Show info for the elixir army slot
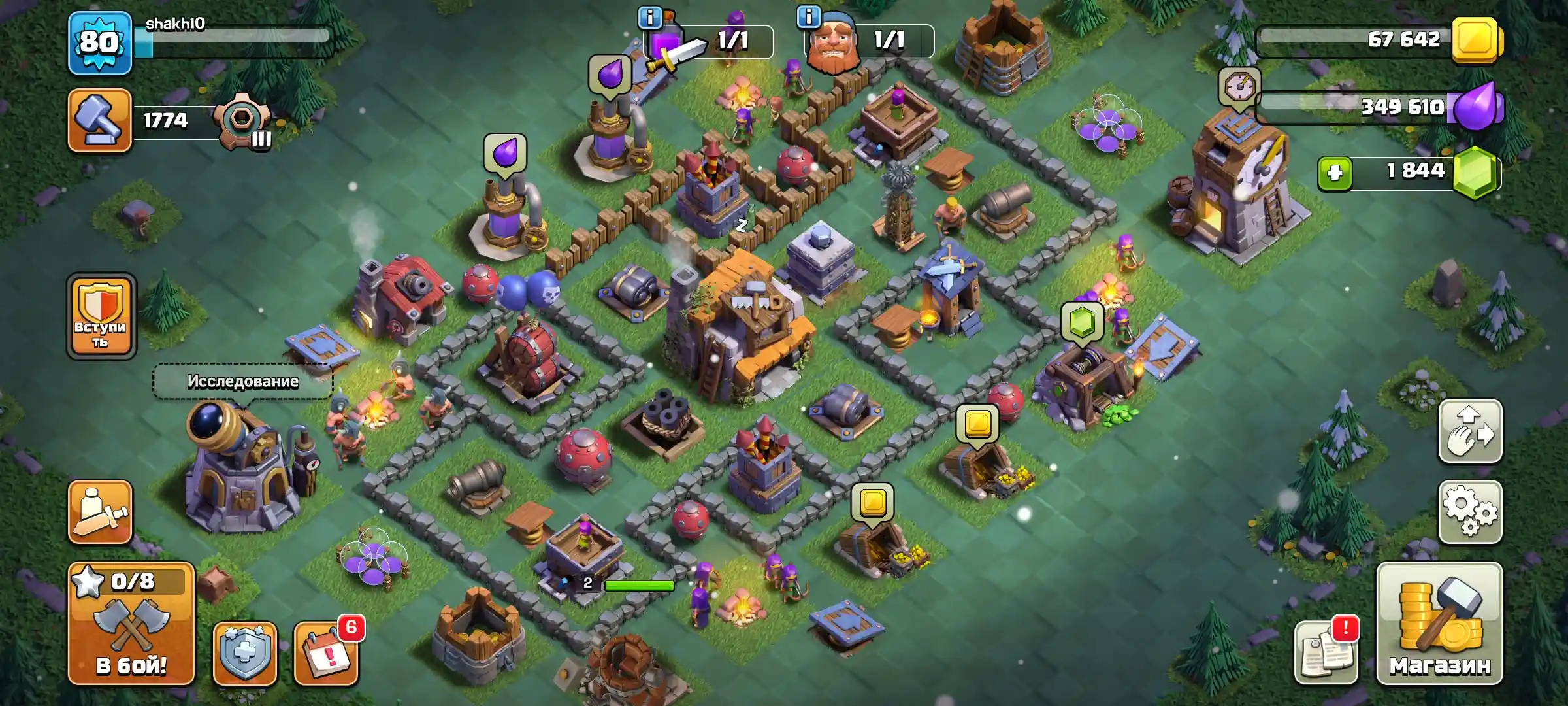 (650, 18)
